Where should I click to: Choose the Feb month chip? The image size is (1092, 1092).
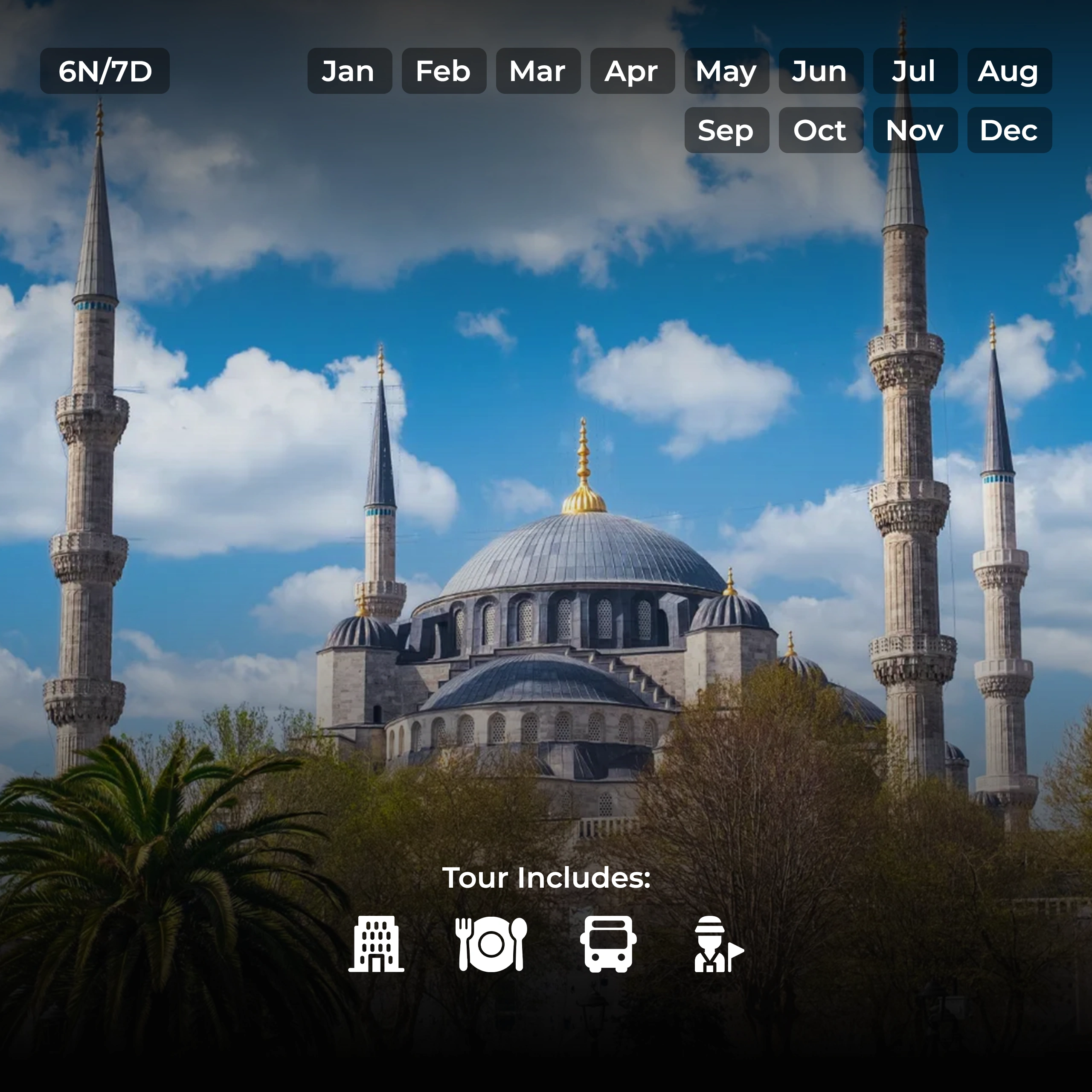tap(444, 71)
